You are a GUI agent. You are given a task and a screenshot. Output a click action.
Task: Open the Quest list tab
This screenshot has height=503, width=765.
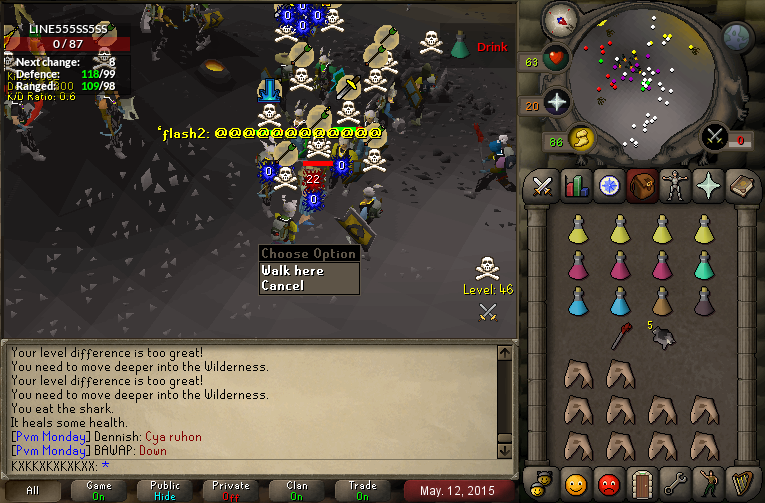click(x=607, y=186)
